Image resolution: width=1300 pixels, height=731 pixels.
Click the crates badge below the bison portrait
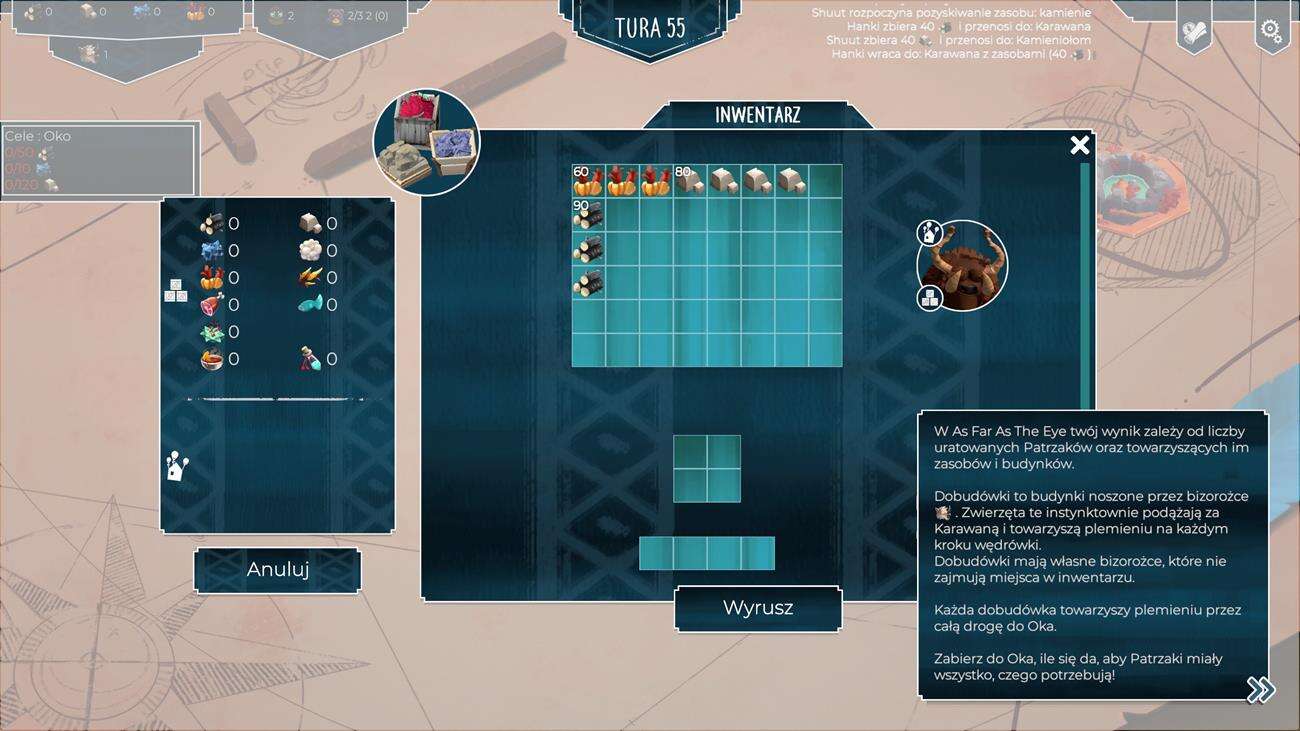pyautogui.click(x=930, y=298)
